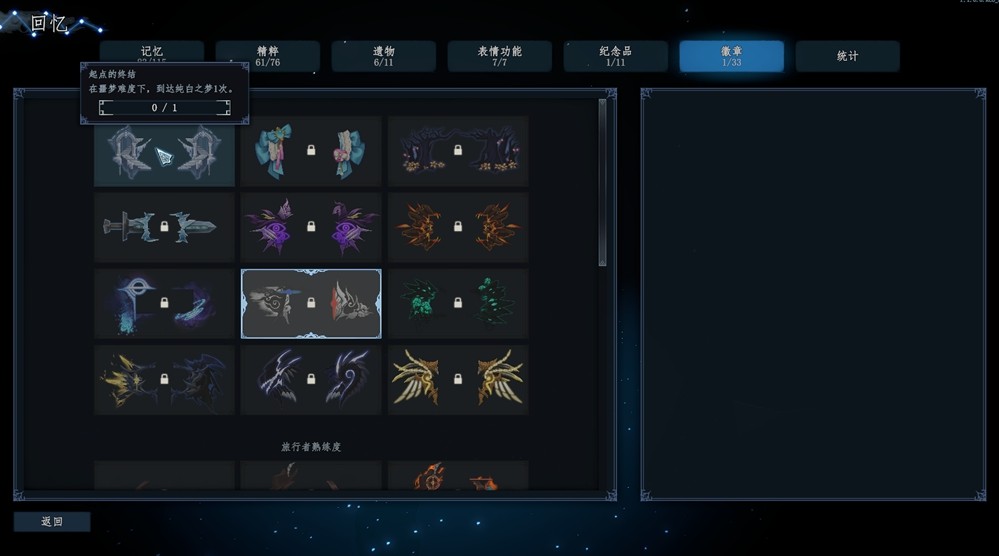Click the 返回 back button
Viewport: 999px width, 556px height.
(x=52, y=521)
